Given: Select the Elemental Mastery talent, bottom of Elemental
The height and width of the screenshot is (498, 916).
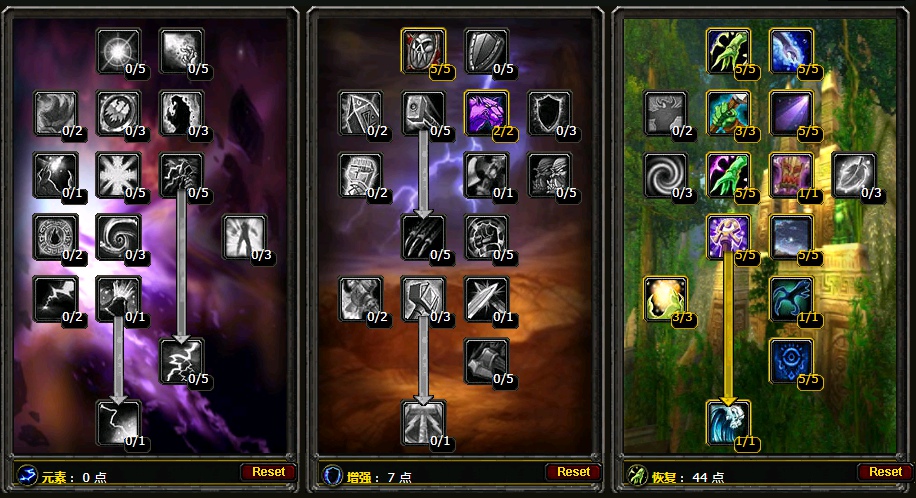Looking at the screenshot, I should (118, 421).
